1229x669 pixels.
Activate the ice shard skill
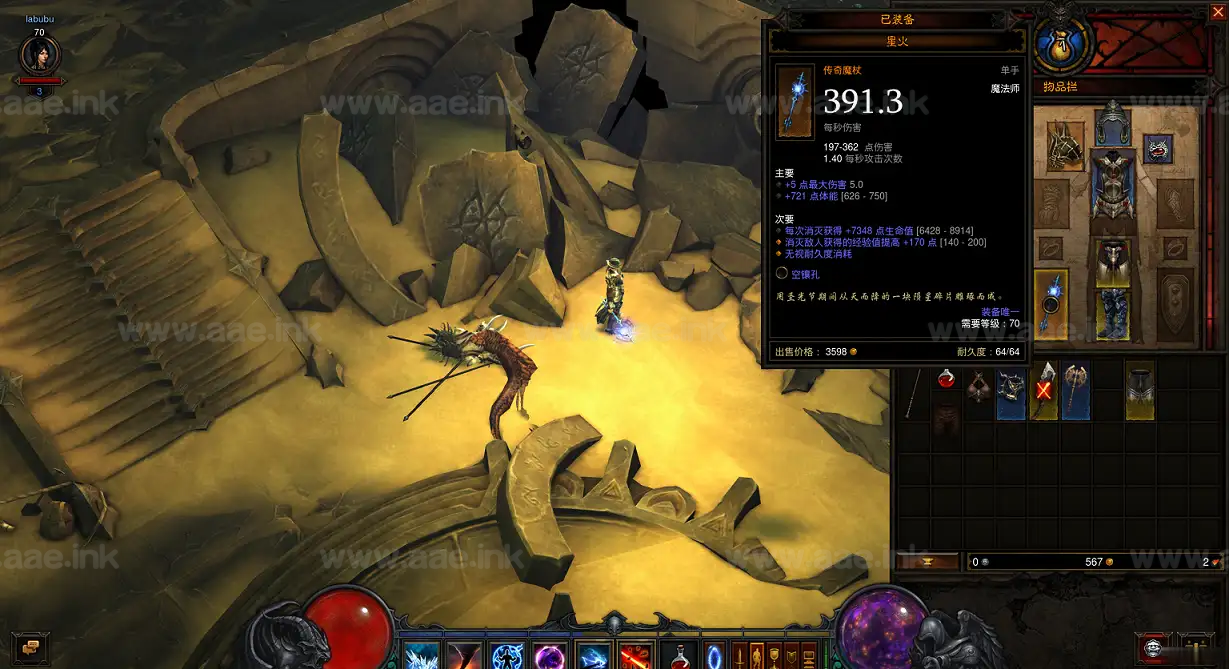(x=421, y=656)
